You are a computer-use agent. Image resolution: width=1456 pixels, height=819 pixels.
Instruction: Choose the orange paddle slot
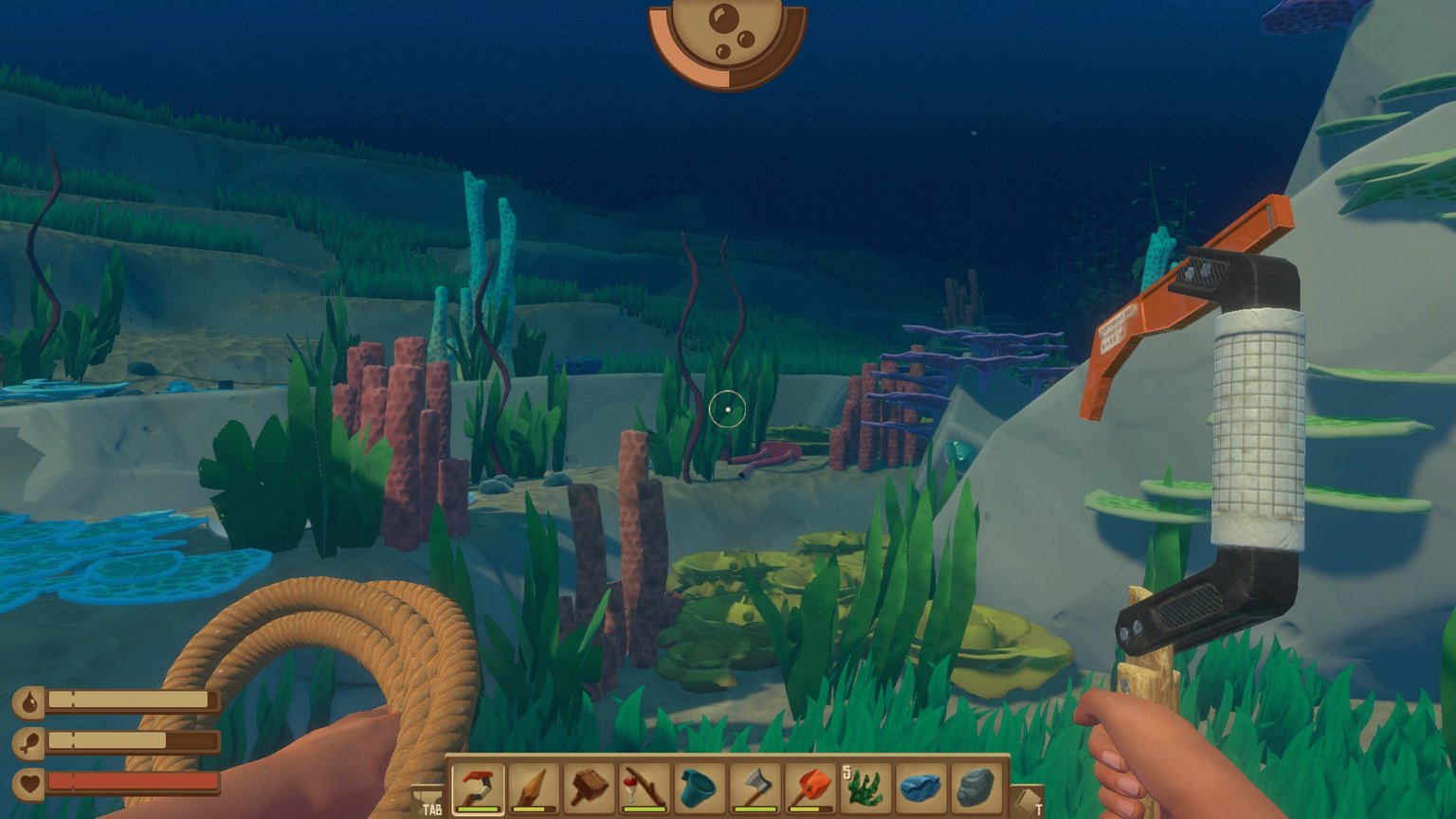click(810, 788)
